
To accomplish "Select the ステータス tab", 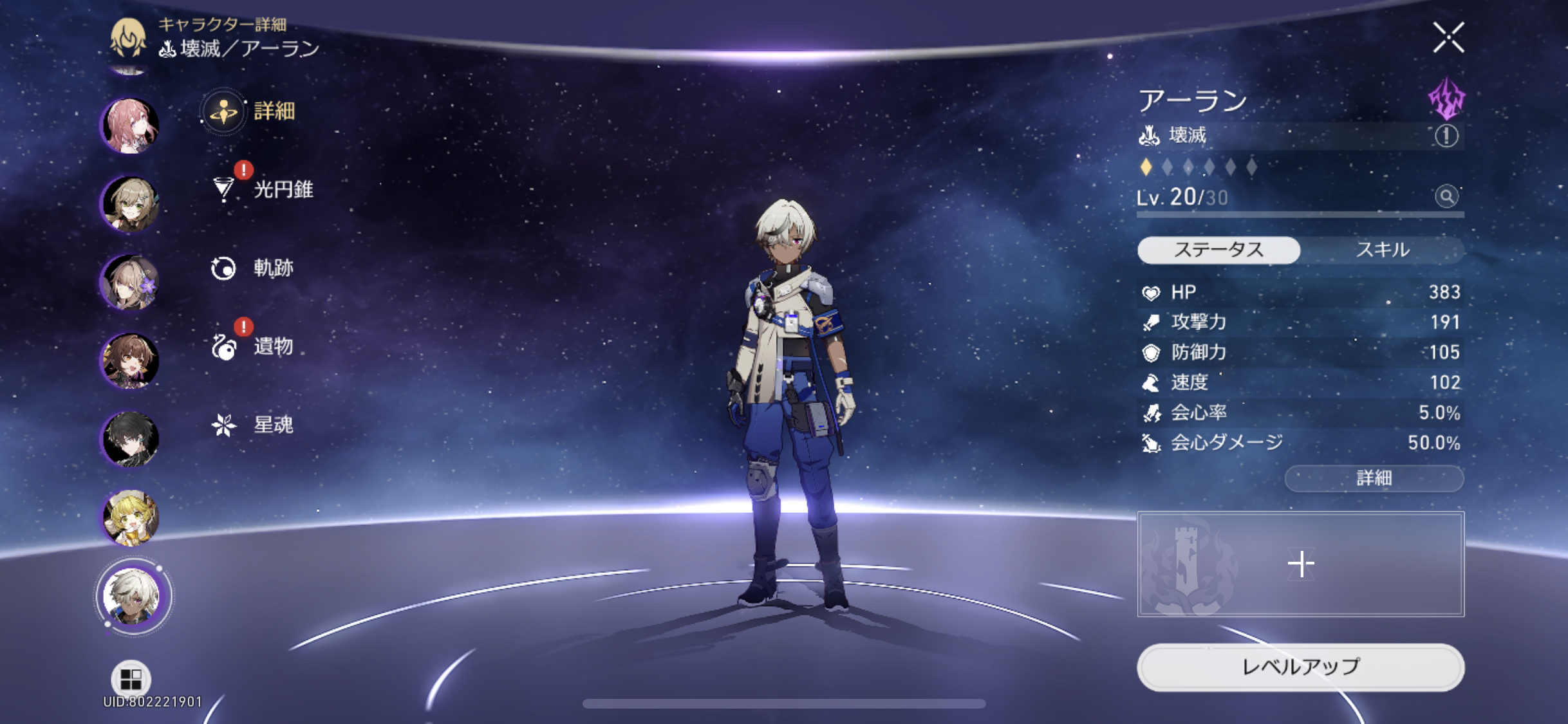I will 1218,250.
